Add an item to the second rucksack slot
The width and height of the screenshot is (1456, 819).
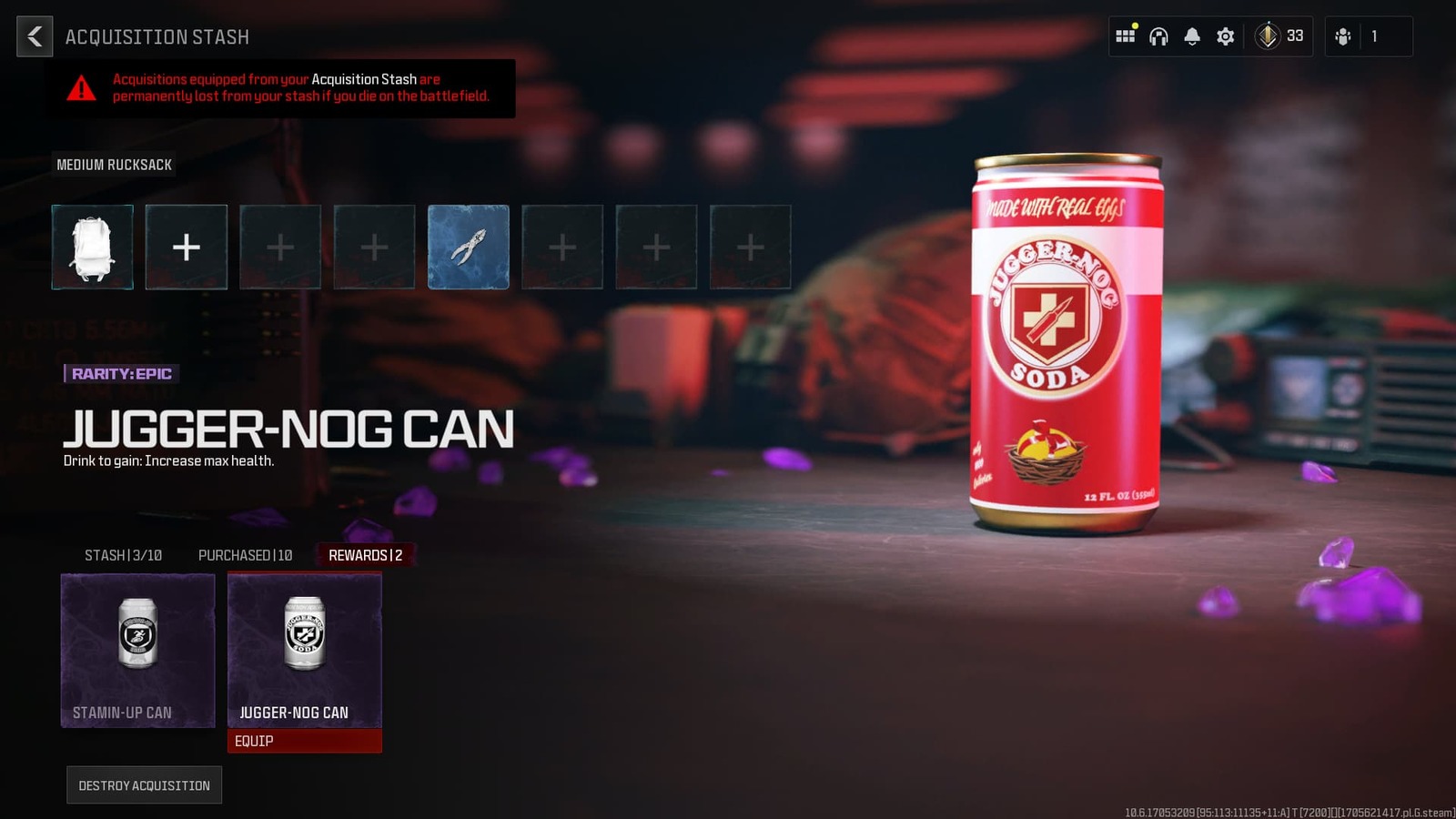pos(186,247)
